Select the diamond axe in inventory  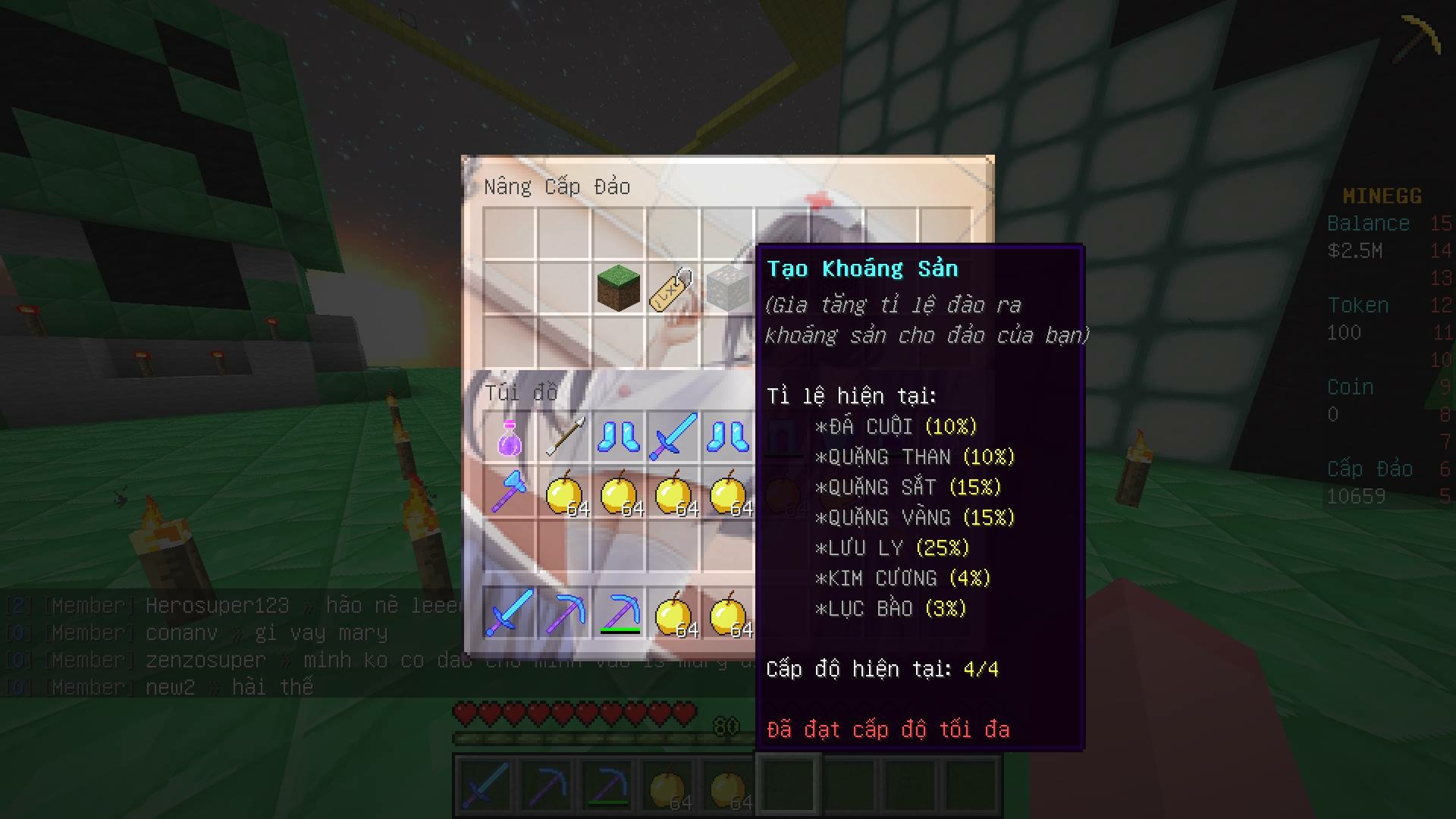pos(510,491)
